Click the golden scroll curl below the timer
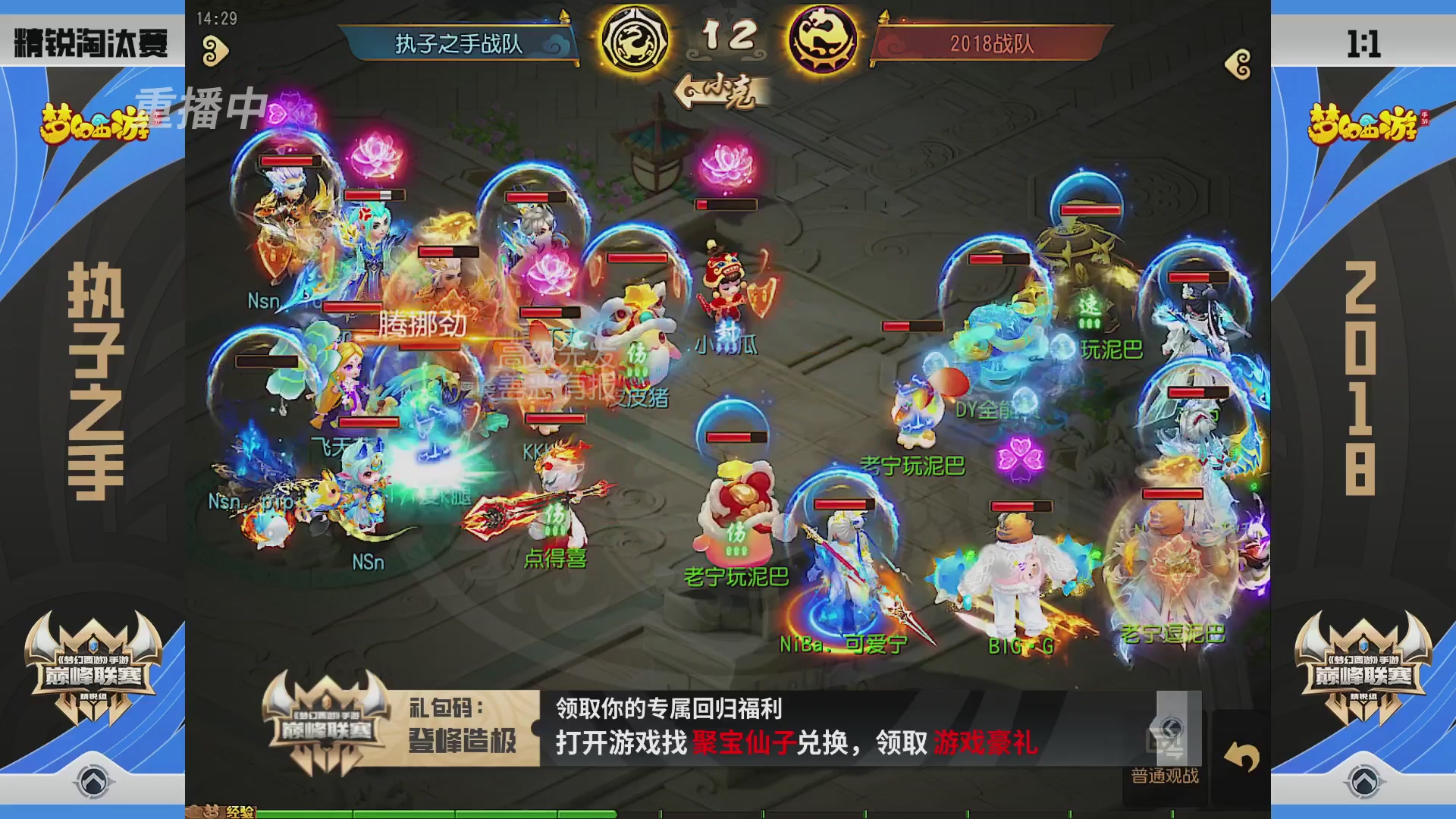 [x=216, y=48]
